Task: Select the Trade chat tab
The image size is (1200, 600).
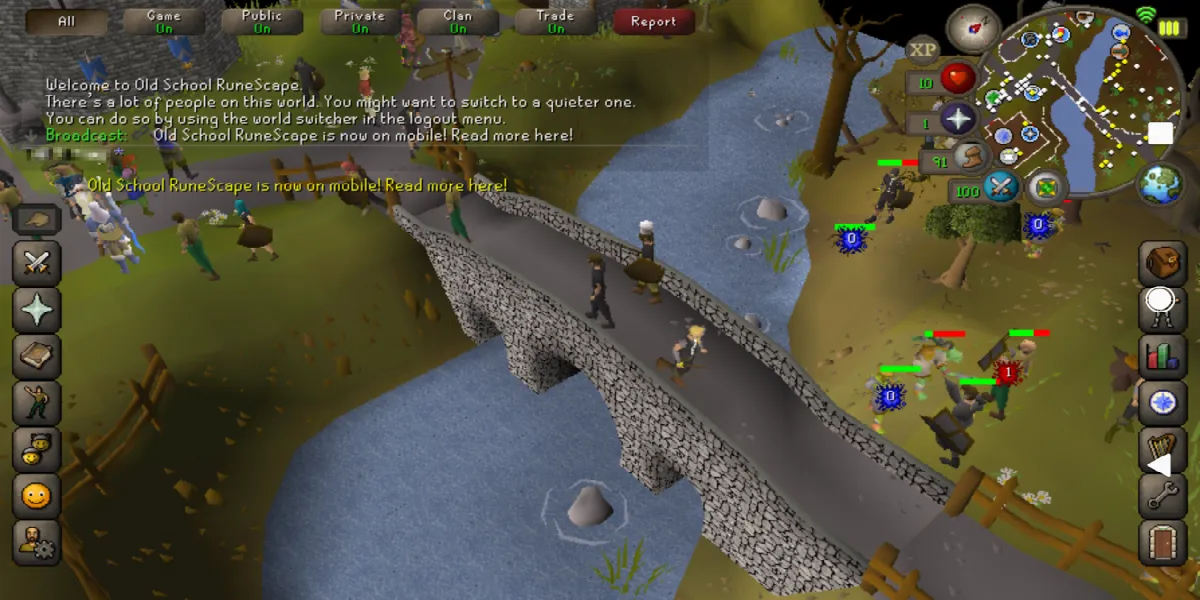Action: click(555, 21)
